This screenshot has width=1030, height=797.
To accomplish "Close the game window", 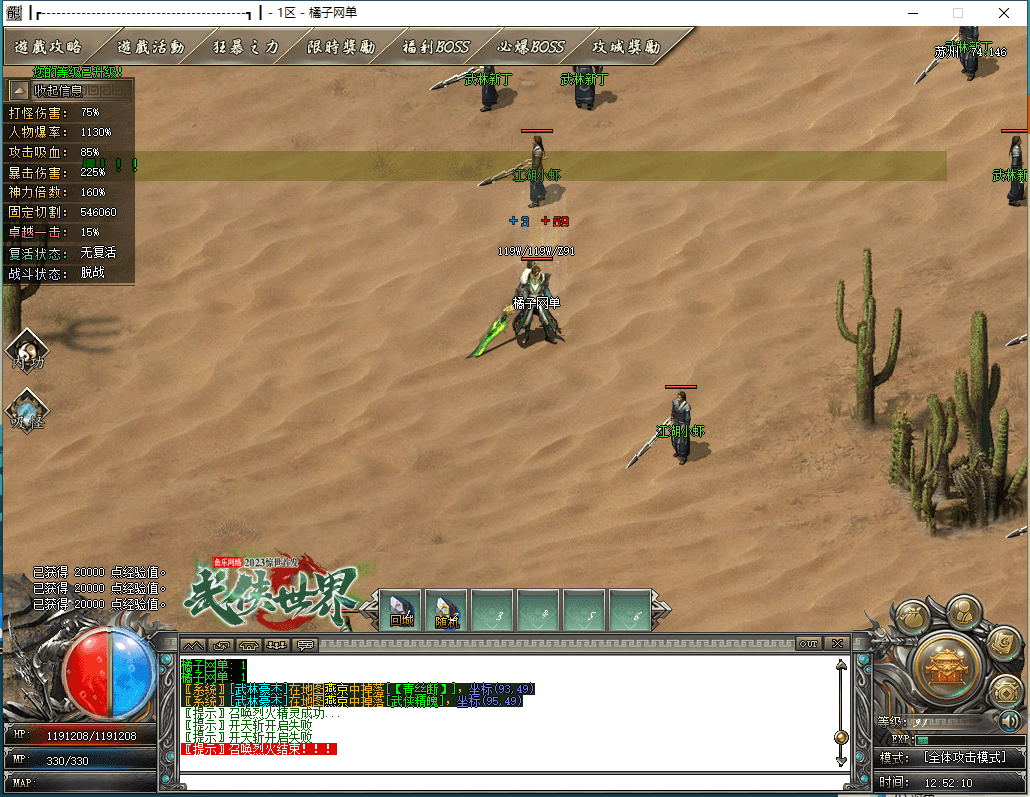I will [x=1003, y=13].
